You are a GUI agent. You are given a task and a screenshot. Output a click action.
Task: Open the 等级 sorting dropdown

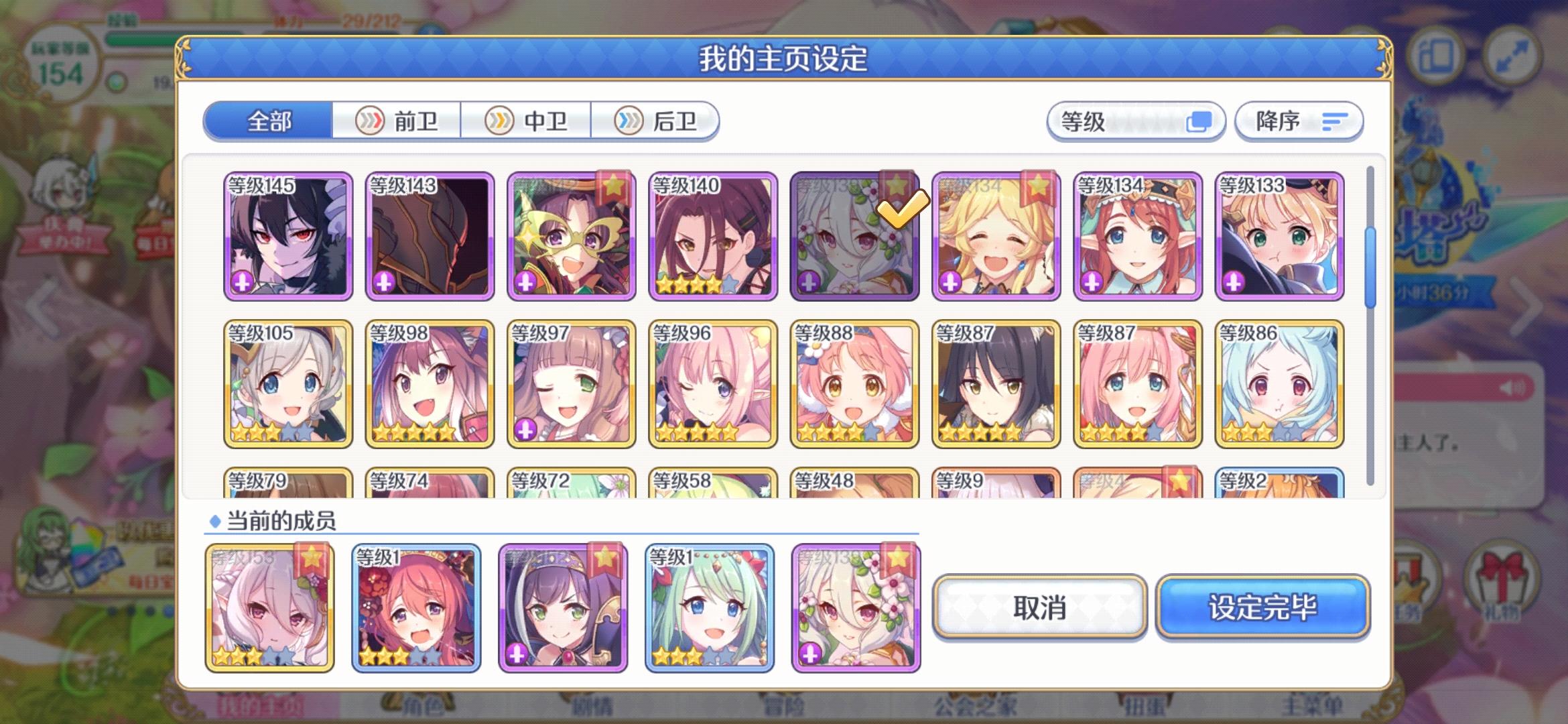click(1137, 121)
